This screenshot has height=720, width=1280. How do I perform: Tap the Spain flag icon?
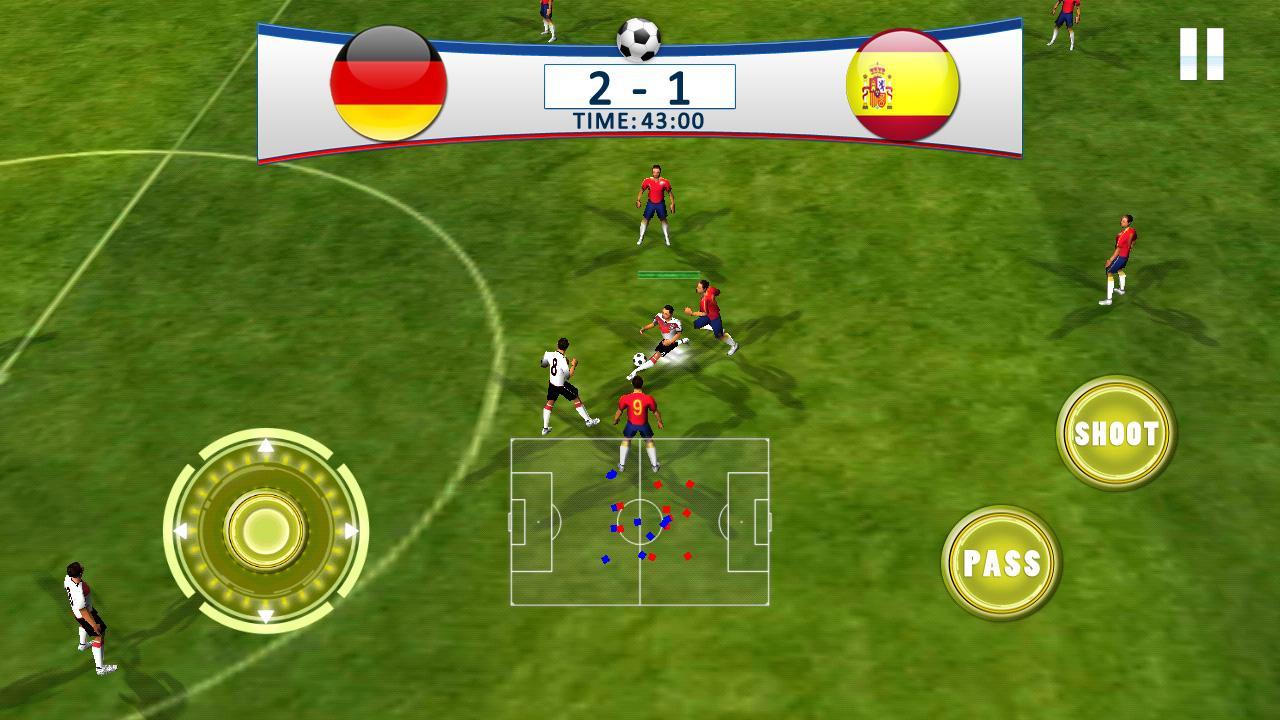pos(901,83)
